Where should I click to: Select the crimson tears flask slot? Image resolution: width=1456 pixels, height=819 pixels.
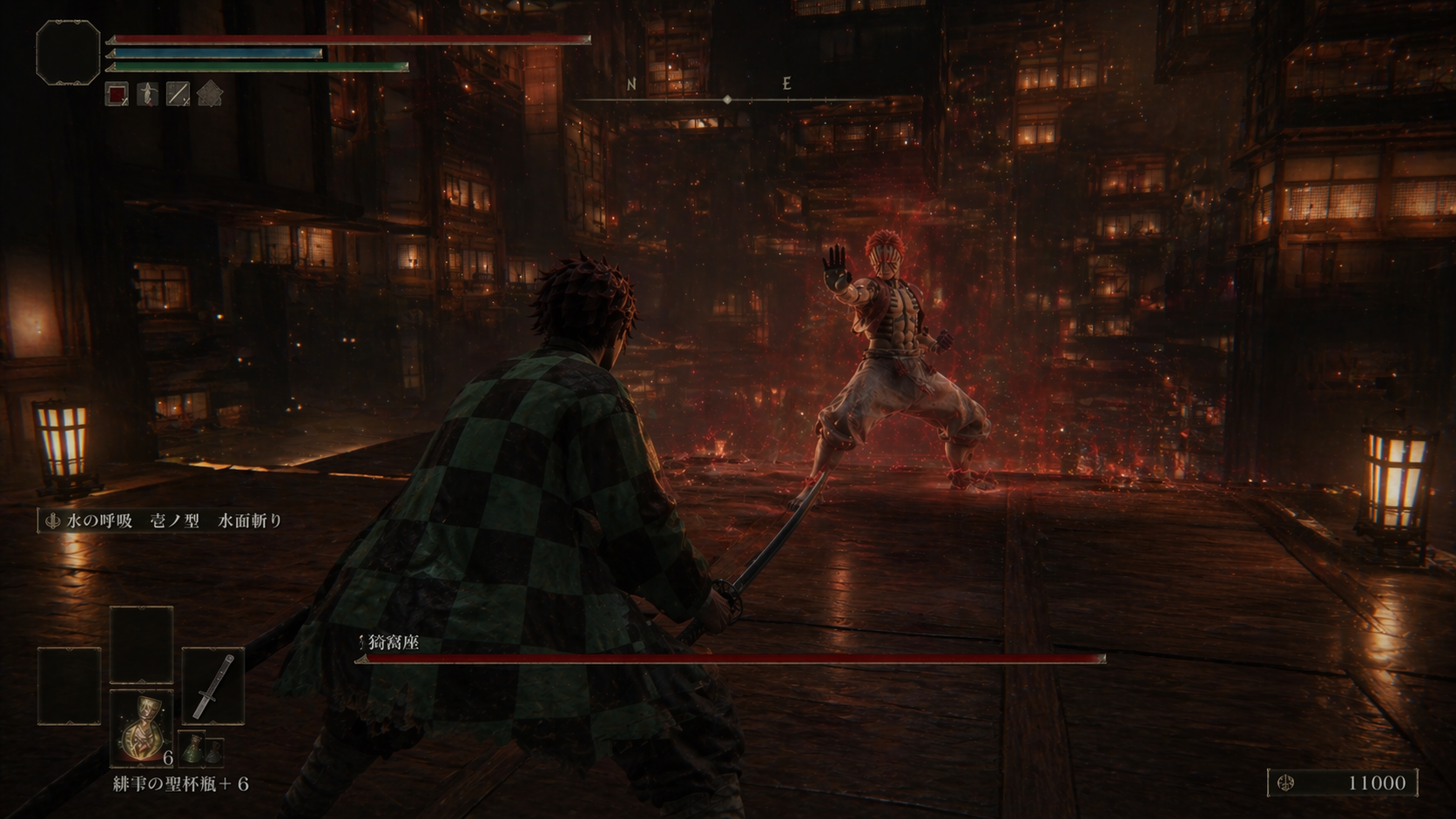[141, 728]
